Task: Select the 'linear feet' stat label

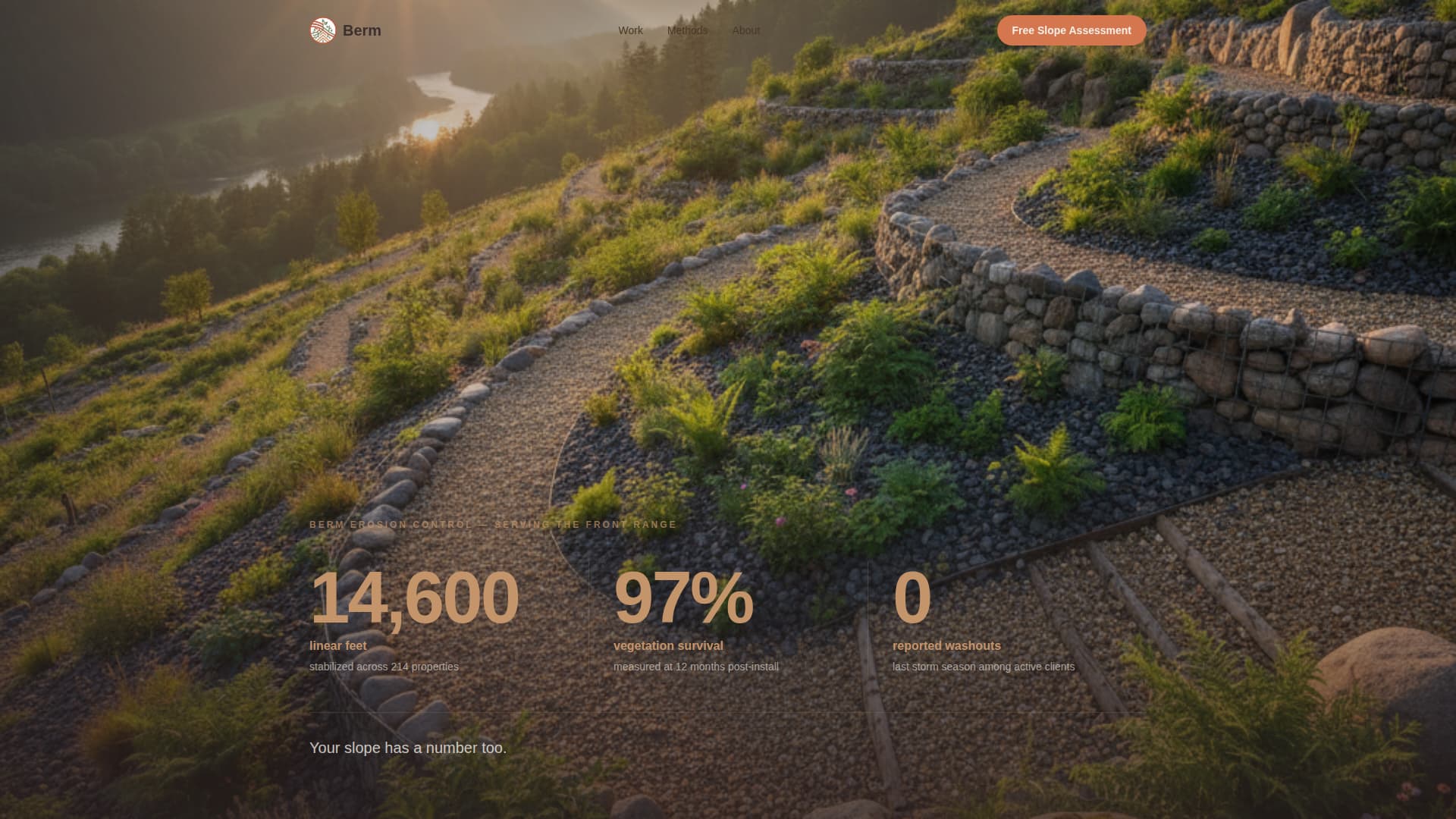Action: [337, 645]
